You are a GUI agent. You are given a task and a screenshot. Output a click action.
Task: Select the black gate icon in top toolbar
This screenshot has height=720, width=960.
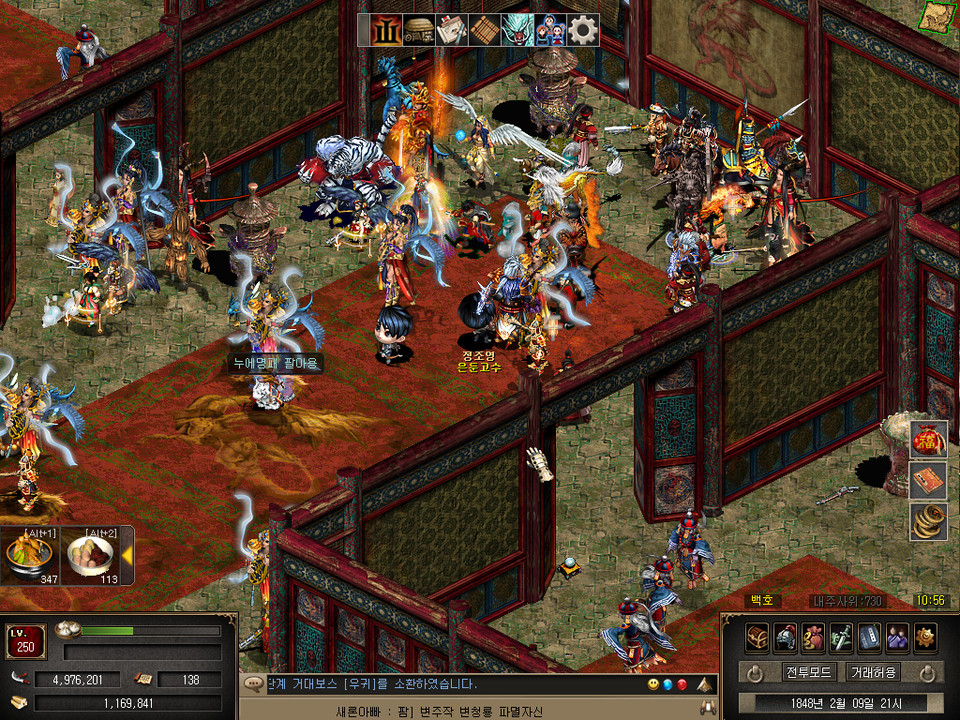385,30
